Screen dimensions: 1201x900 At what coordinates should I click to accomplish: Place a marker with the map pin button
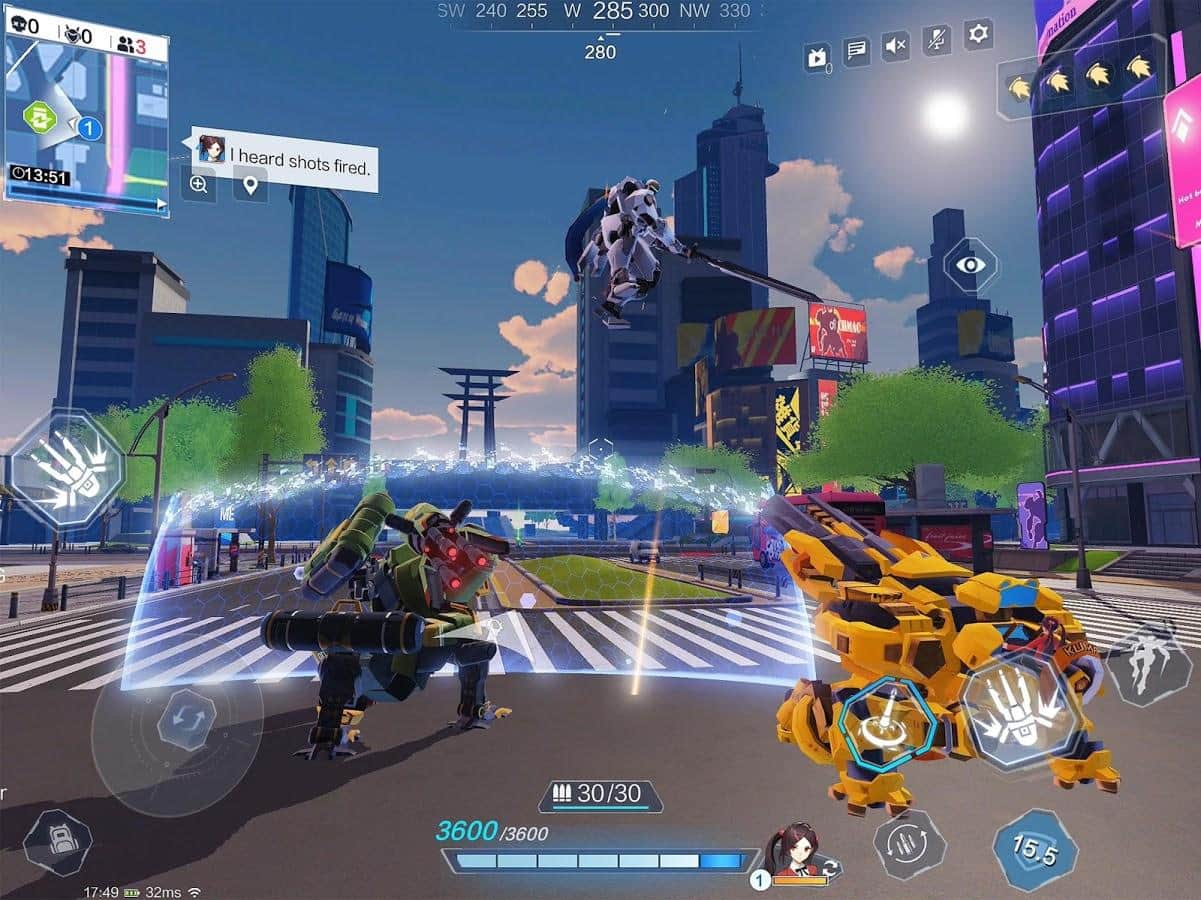[x=249, y=184]
